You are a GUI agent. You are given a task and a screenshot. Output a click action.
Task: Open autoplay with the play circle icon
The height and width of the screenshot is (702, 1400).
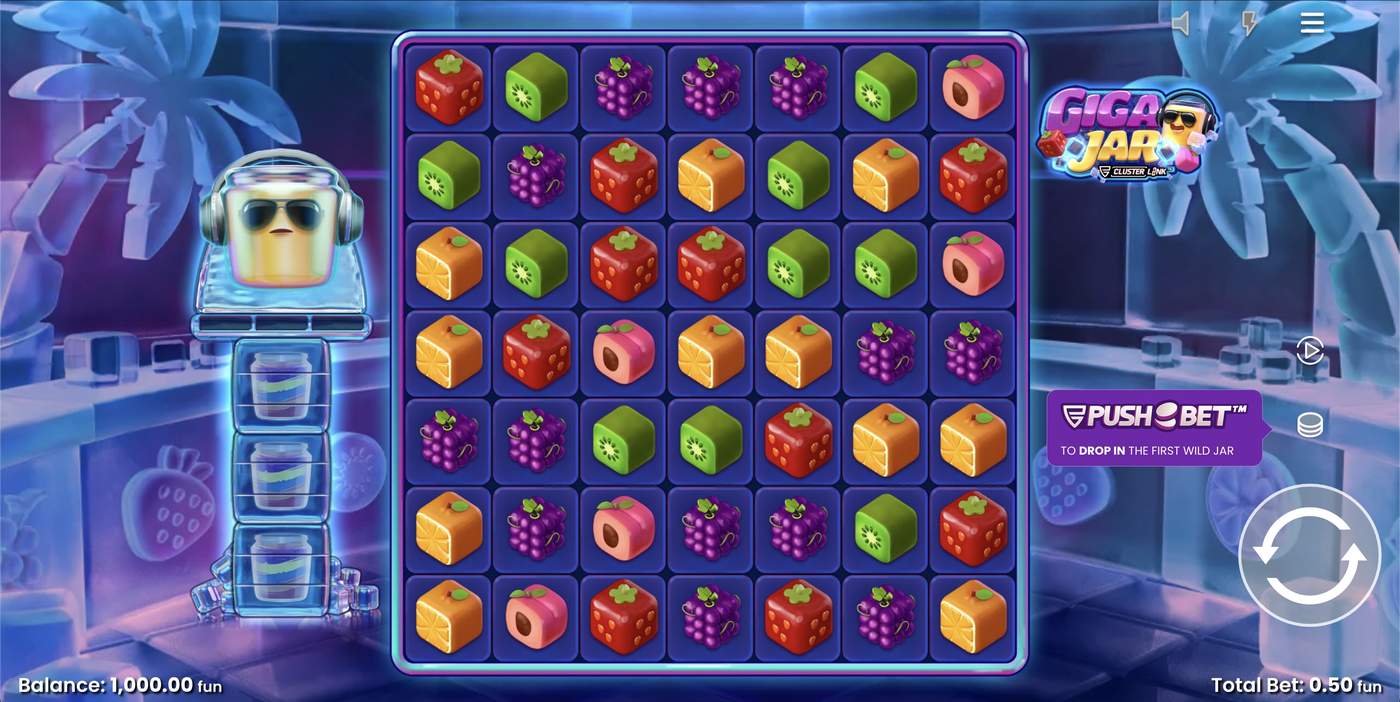(x=1309, y=350)
